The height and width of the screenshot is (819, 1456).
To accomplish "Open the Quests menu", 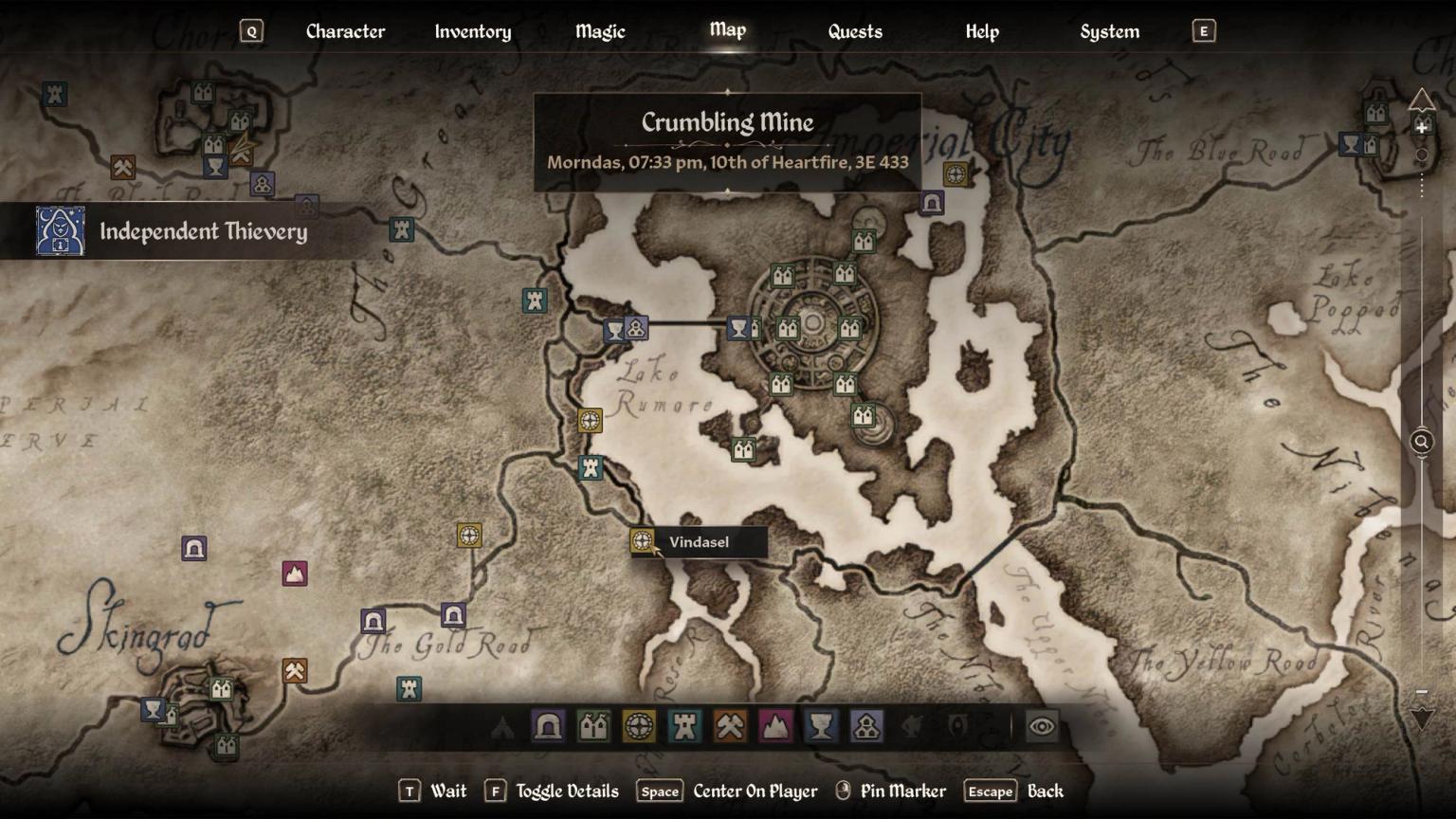I will [854, 31].
